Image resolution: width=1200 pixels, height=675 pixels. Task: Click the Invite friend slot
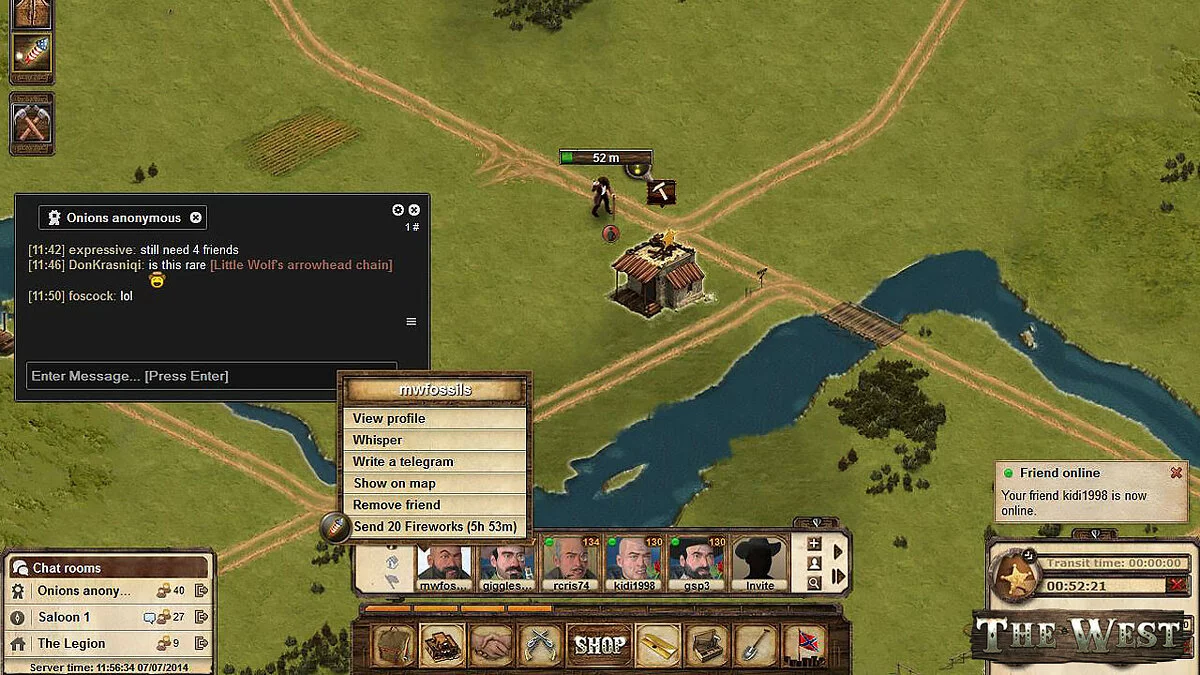(x=760, y=562)
